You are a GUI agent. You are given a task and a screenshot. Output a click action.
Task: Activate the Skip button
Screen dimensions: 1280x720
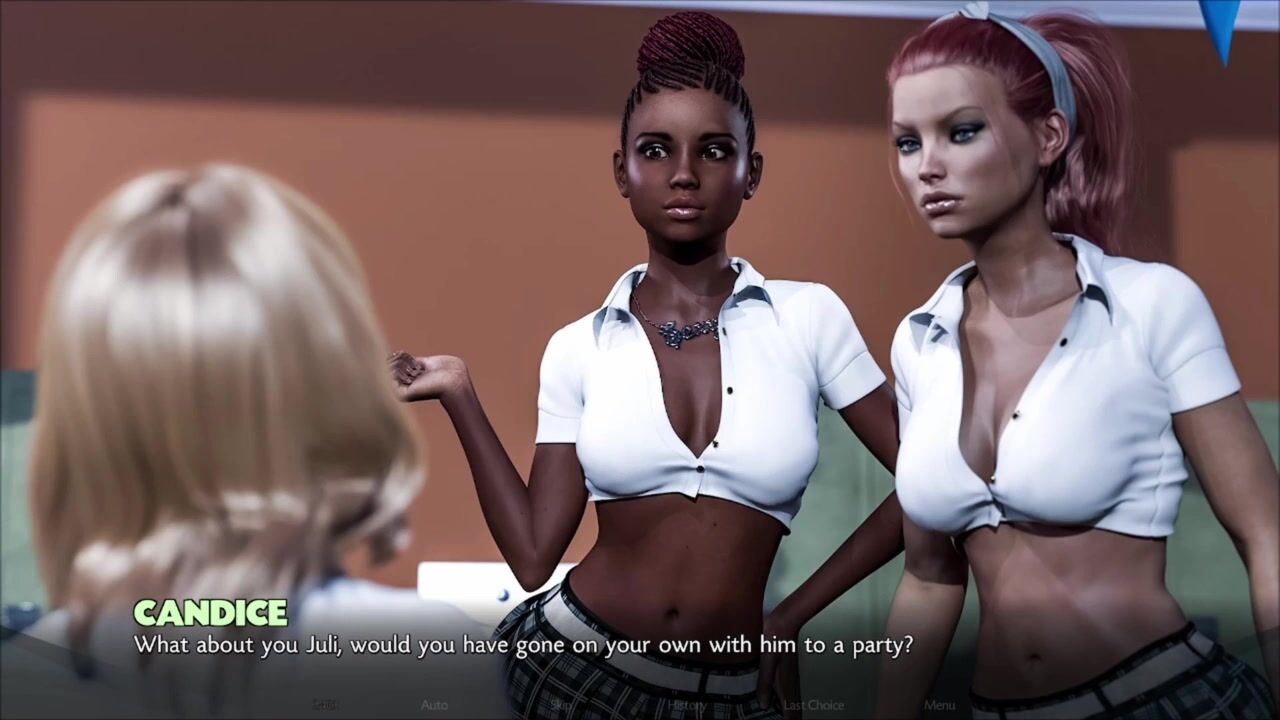[560, 705]
